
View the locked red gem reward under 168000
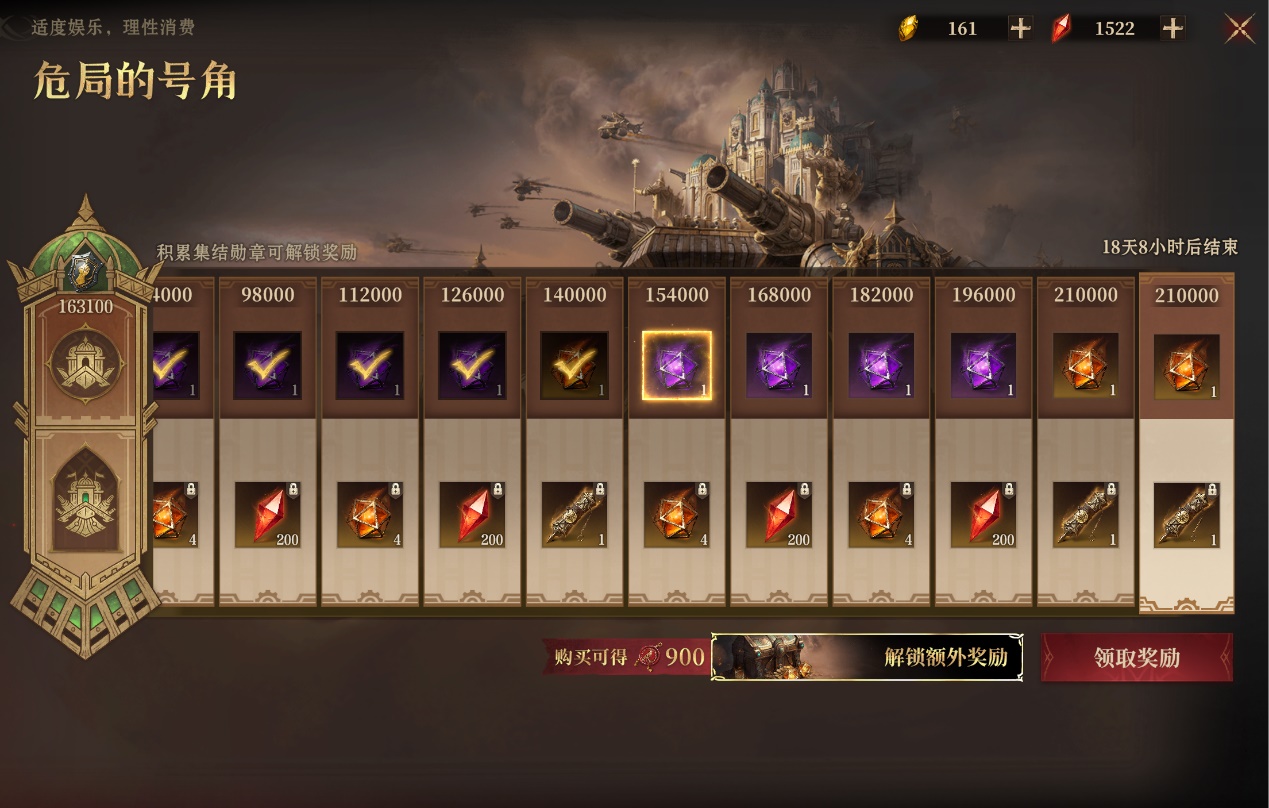(779, 515)
